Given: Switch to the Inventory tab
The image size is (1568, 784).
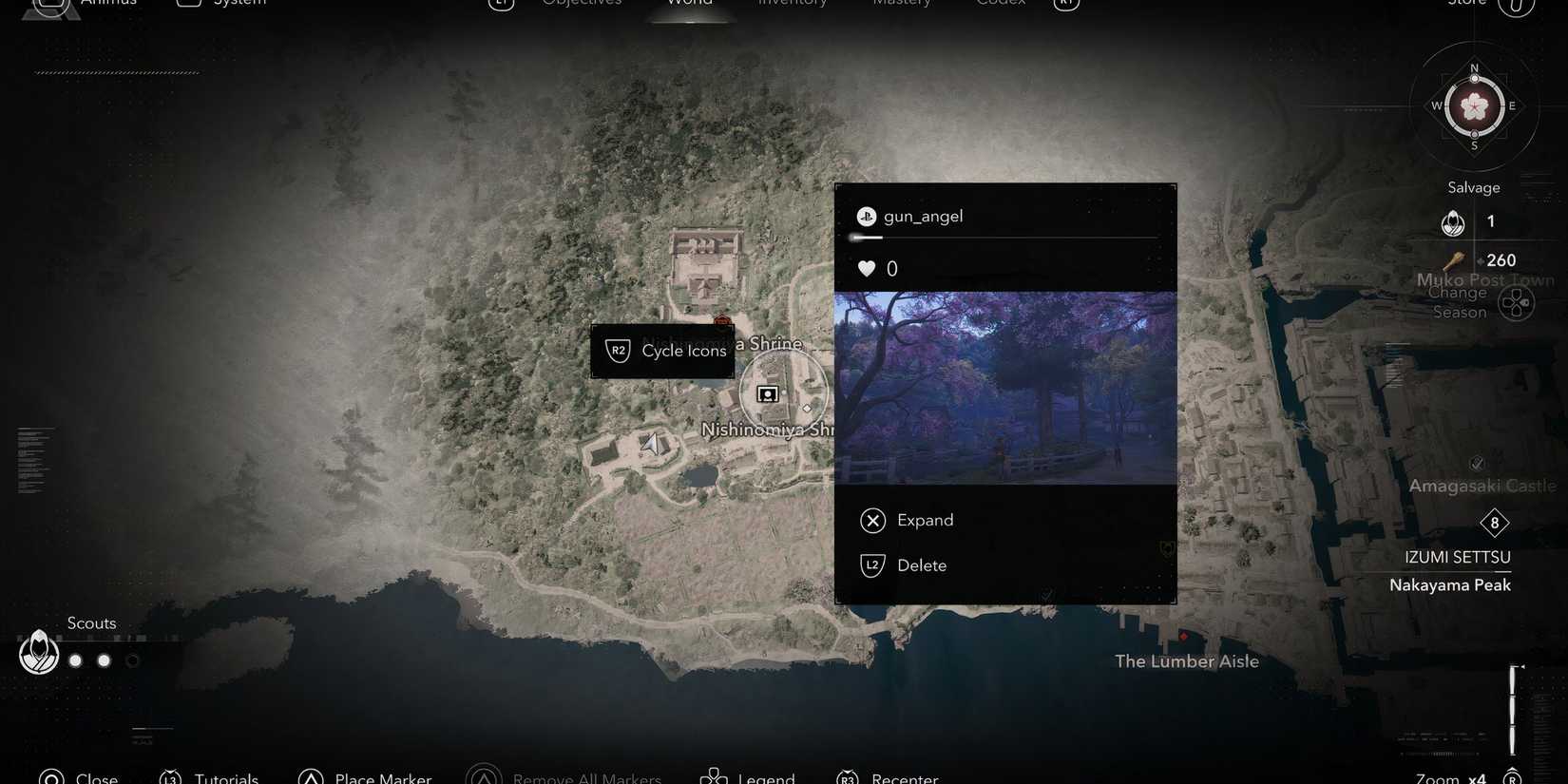Looking at the screenshot, I should (x=791, y=4).
